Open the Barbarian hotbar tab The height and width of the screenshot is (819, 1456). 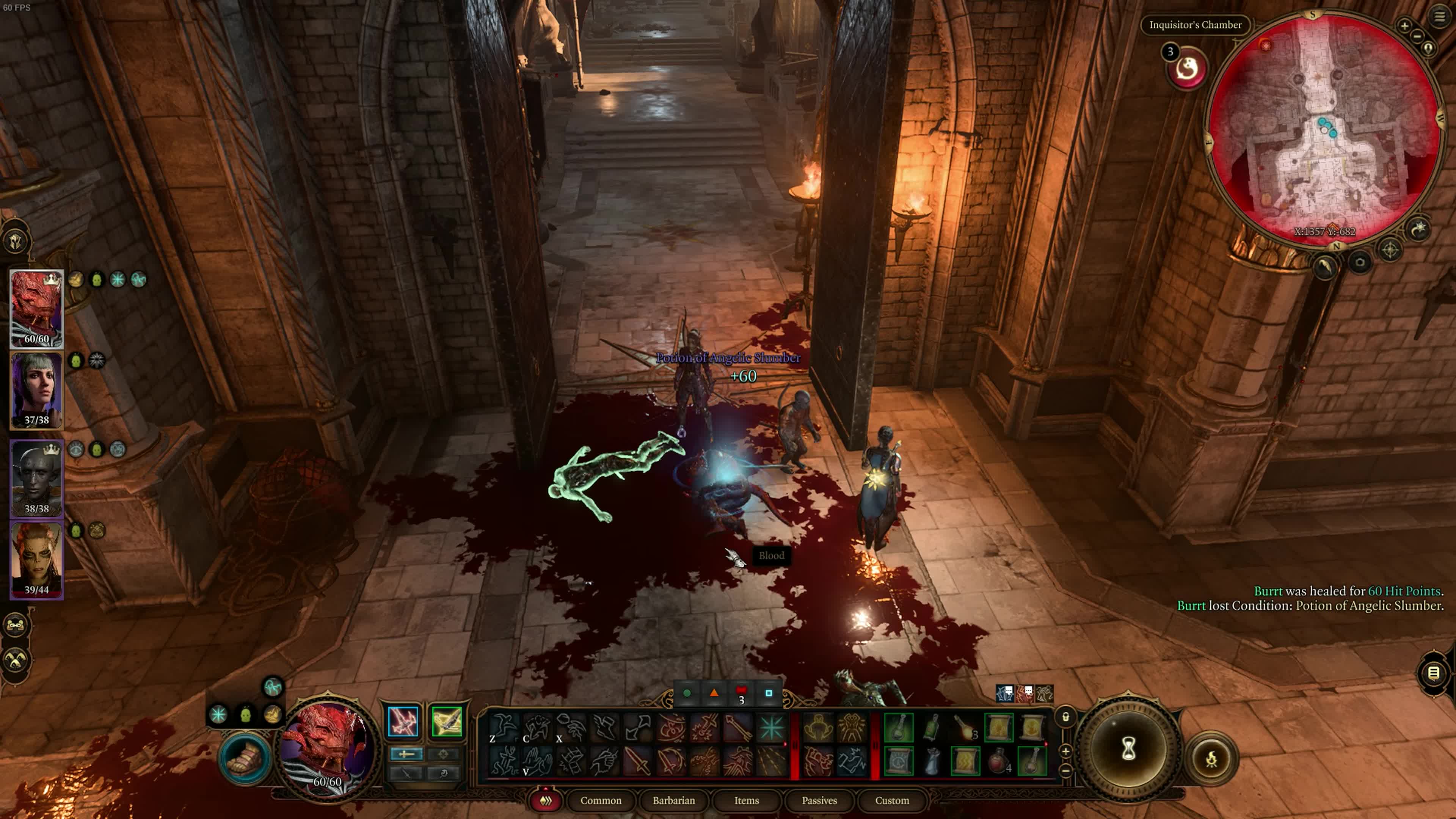(673, 800)
